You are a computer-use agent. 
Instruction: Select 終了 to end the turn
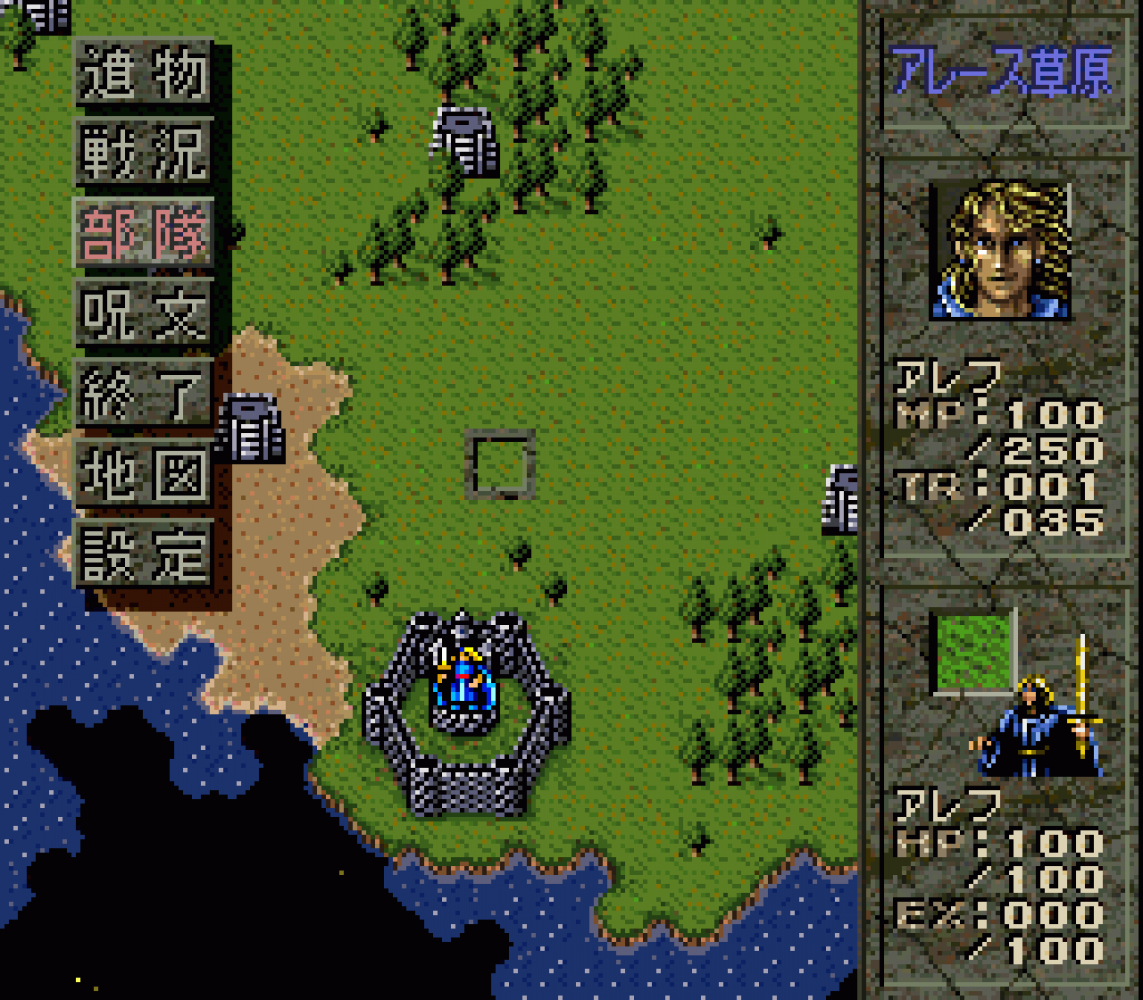[144, 393]
